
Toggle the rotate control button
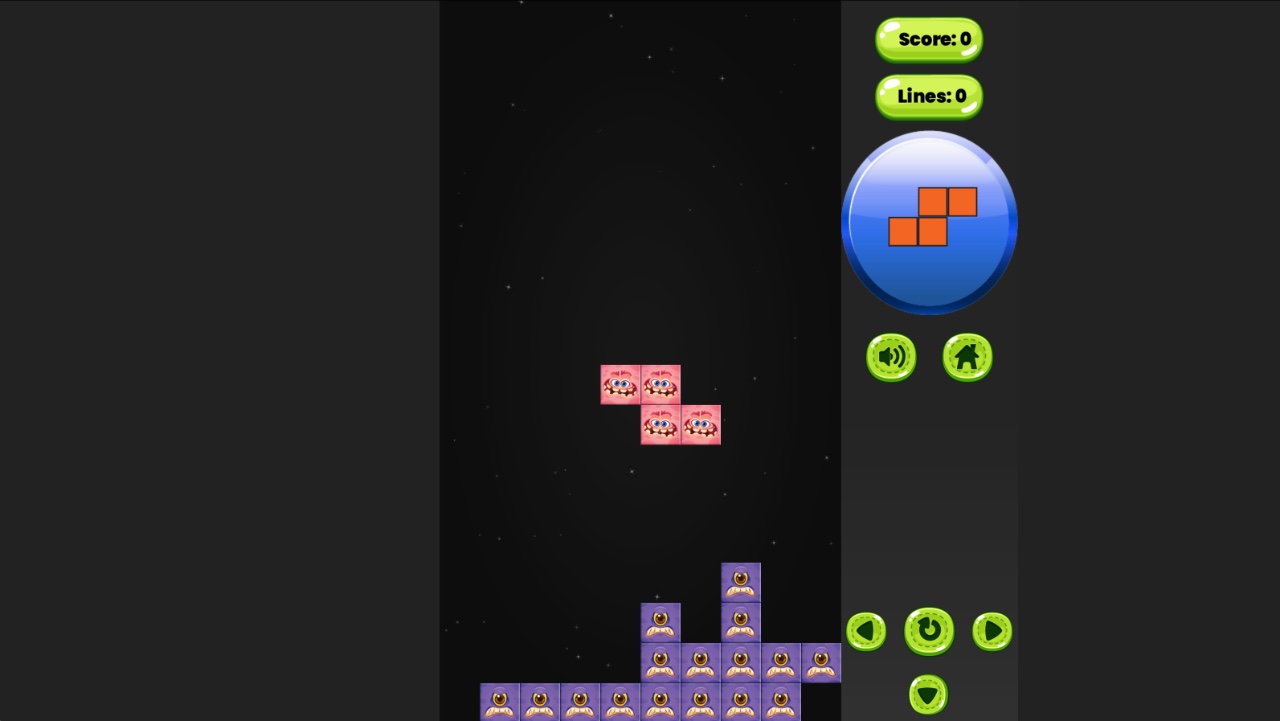pyautogui.click(x=928, y=631)
